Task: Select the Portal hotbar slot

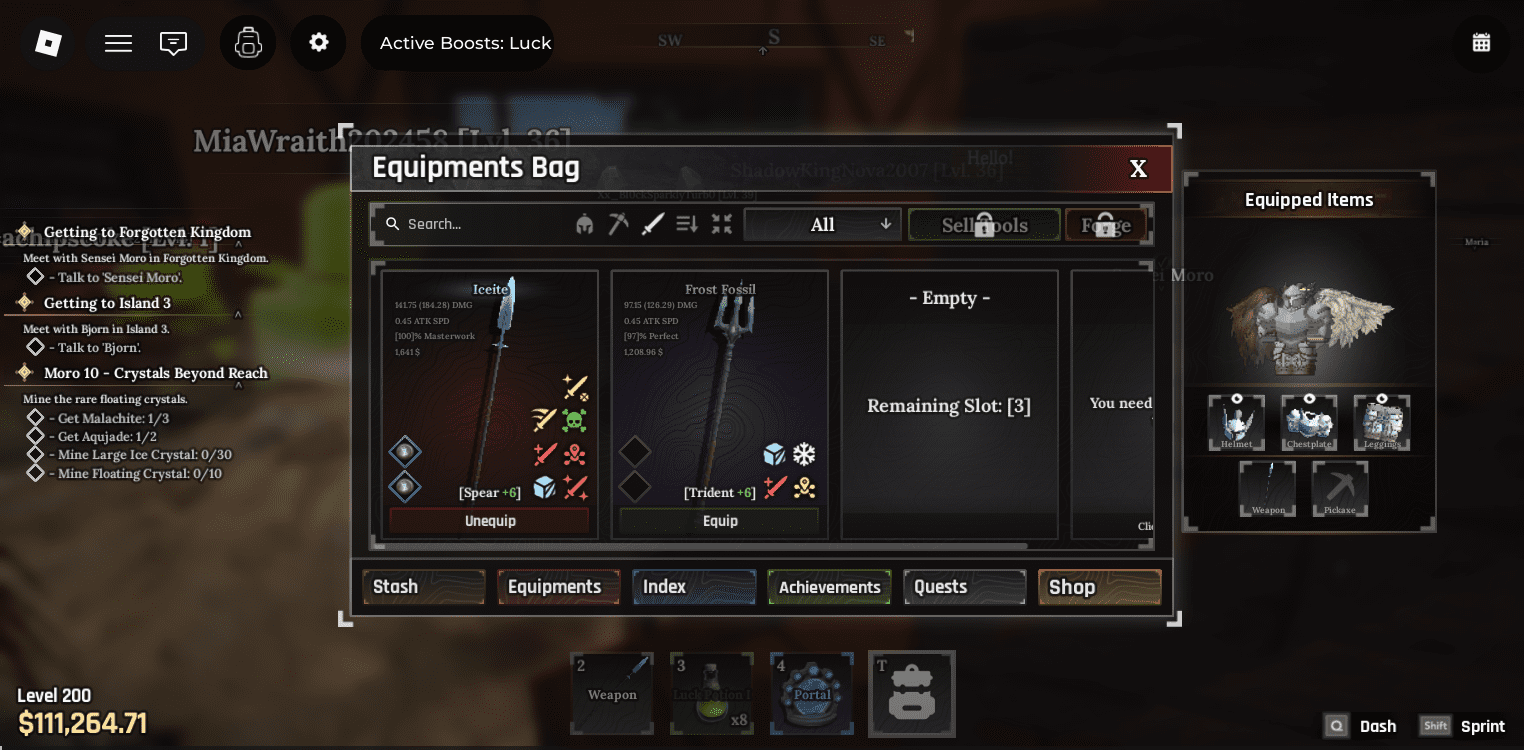Action: coord(812,692)
